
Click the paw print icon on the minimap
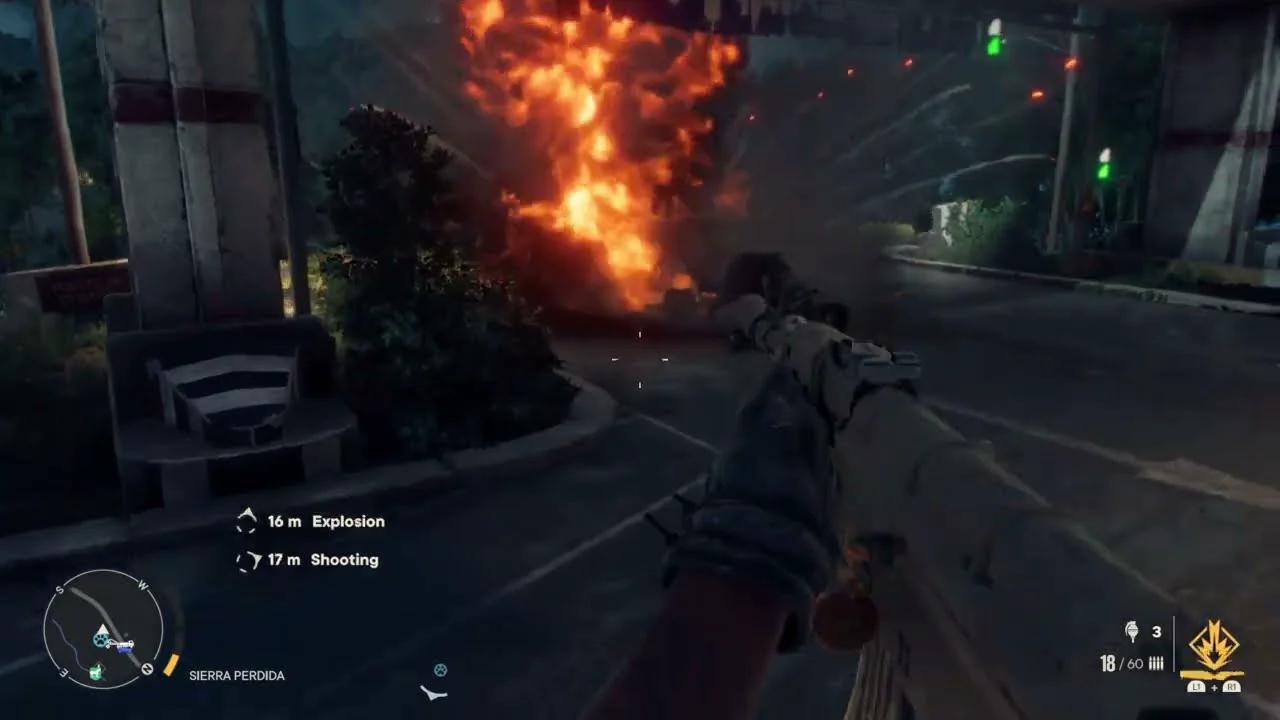pos(101,640)
